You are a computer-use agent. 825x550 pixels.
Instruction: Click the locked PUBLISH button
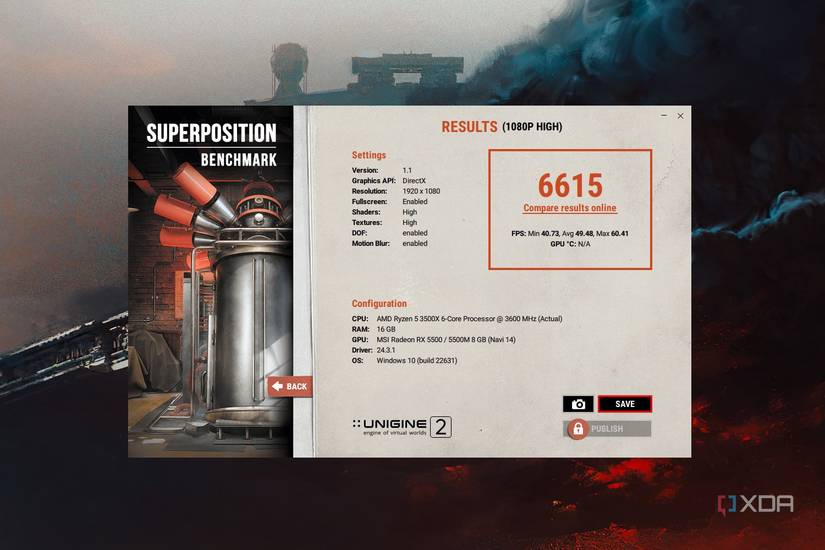click(608, 429)
